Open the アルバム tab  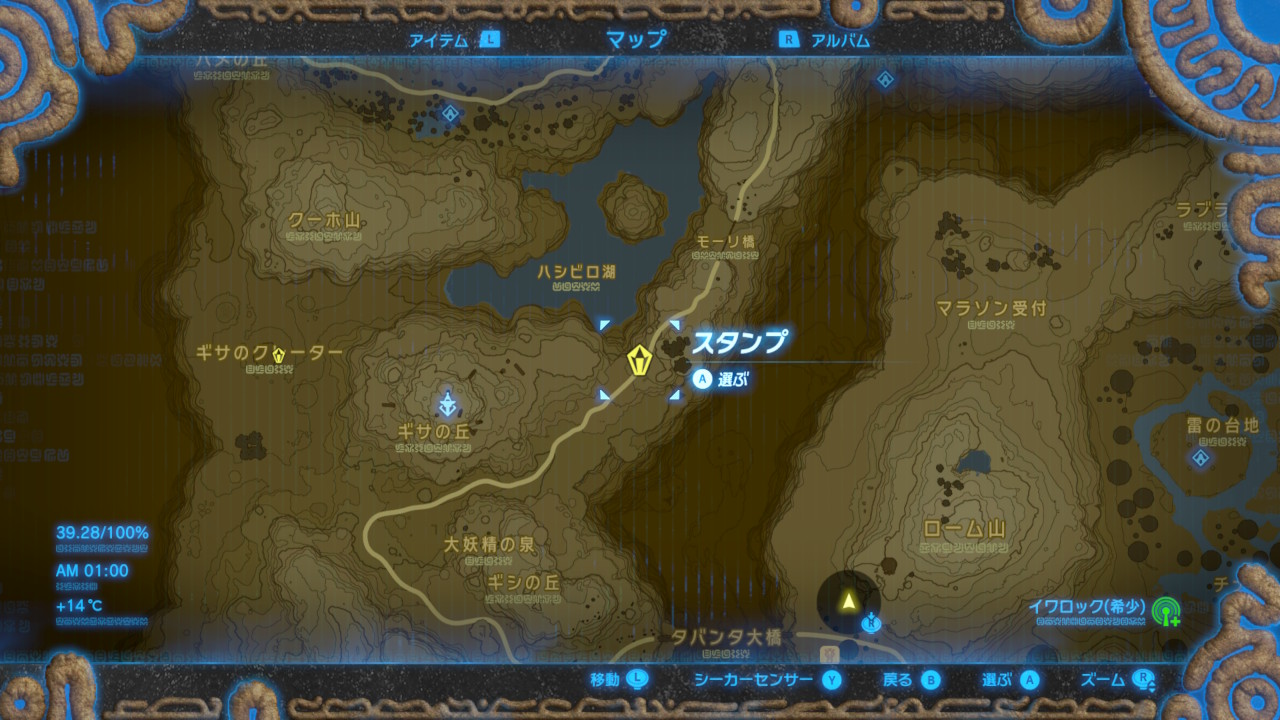click(x=838, y=42)
